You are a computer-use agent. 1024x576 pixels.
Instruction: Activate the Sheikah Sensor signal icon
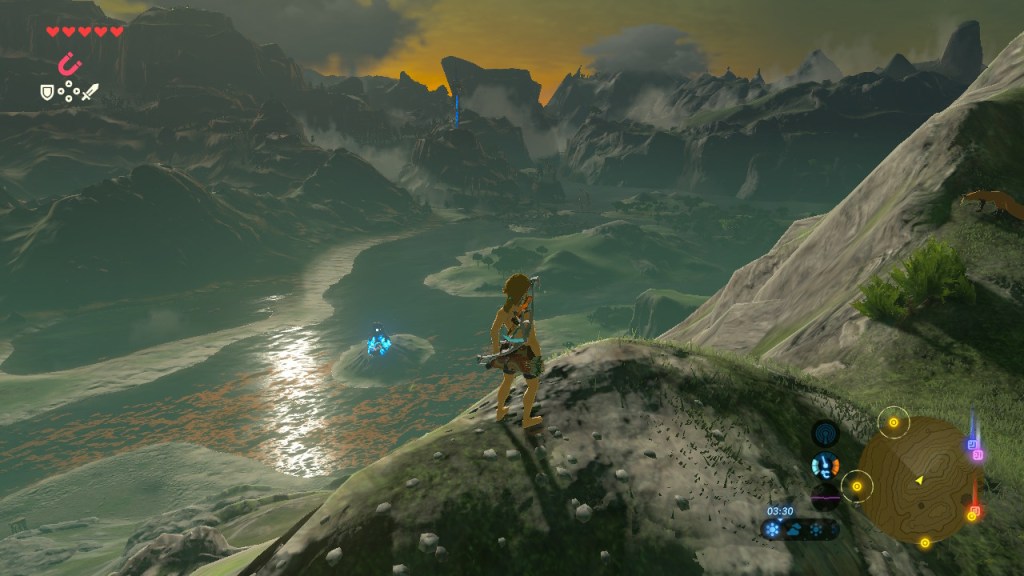coord(825,433)
